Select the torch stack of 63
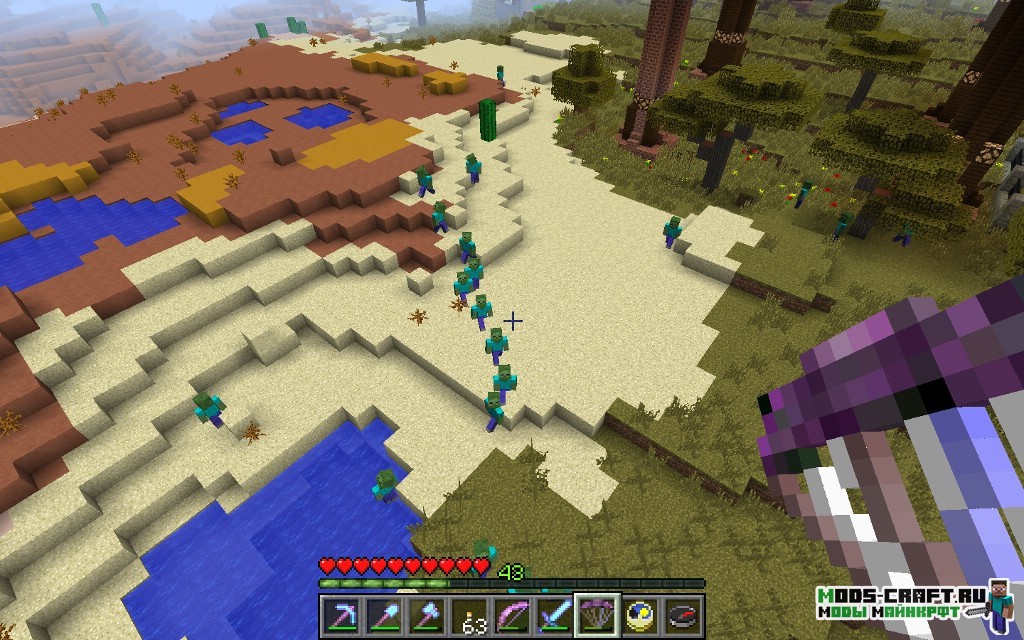This screenshot has height=640, width=1024. pyautogui.click(x=469, y=613)
